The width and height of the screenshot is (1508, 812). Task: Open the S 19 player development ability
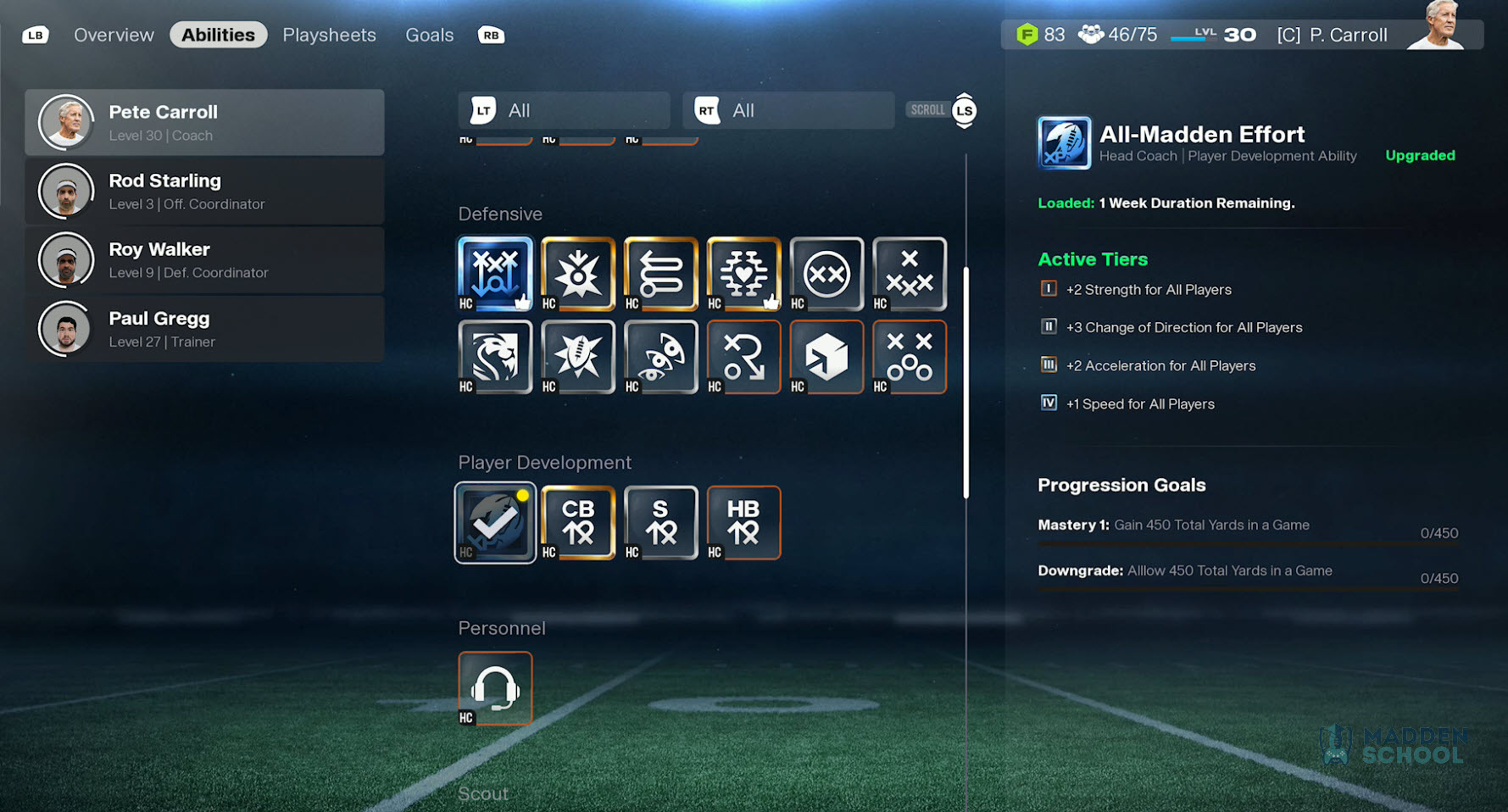(x=660, y=522)
